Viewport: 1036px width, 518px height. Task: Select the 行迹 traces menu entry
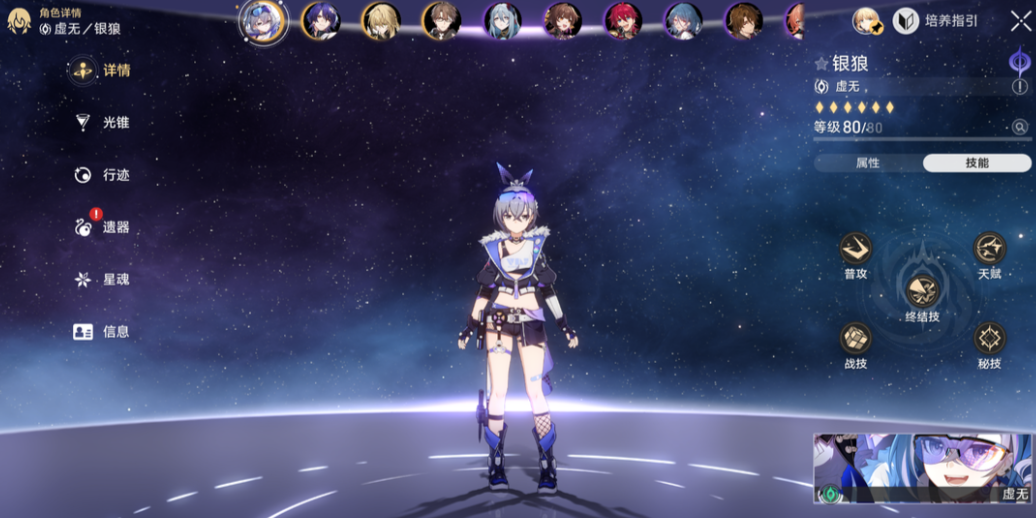[103, 175]
